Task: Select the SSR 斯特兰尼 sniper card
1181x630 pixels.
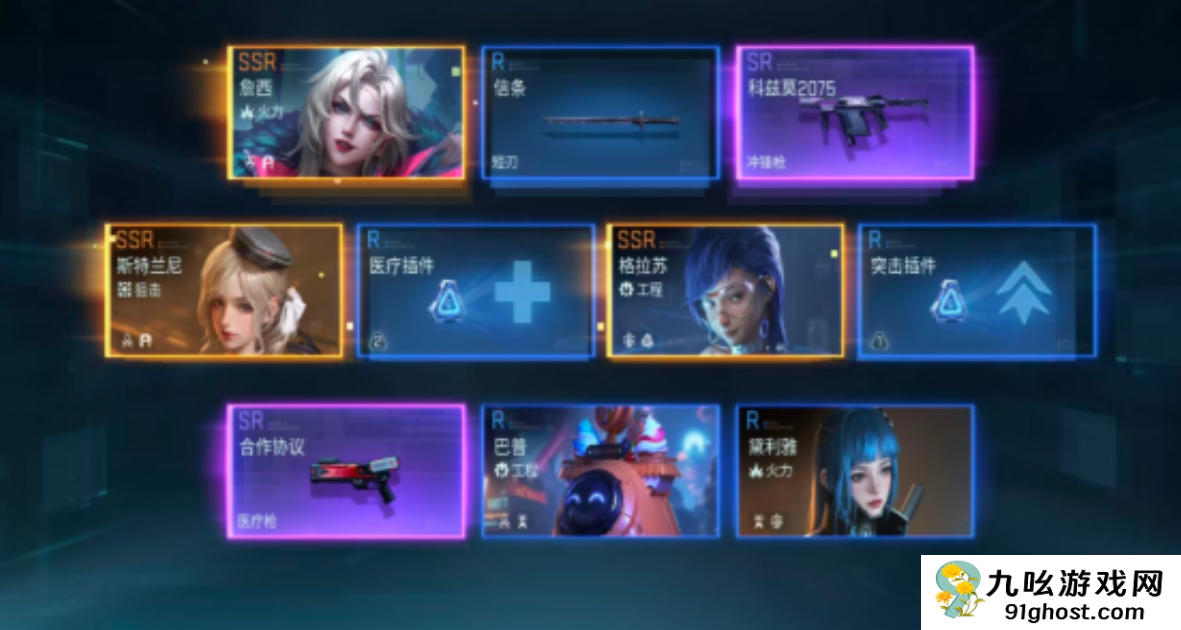Action: click(225, 290)
